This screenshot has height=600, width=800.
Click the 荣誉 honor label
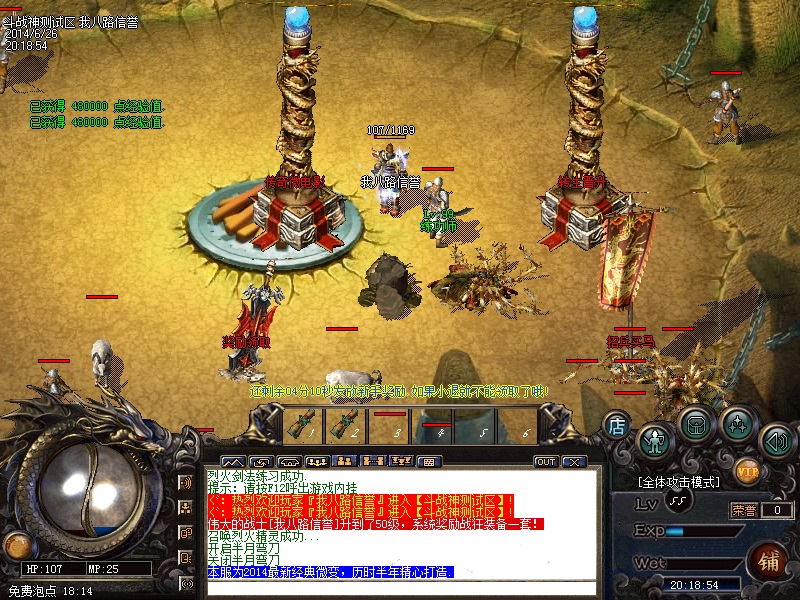tap(745, 510)
